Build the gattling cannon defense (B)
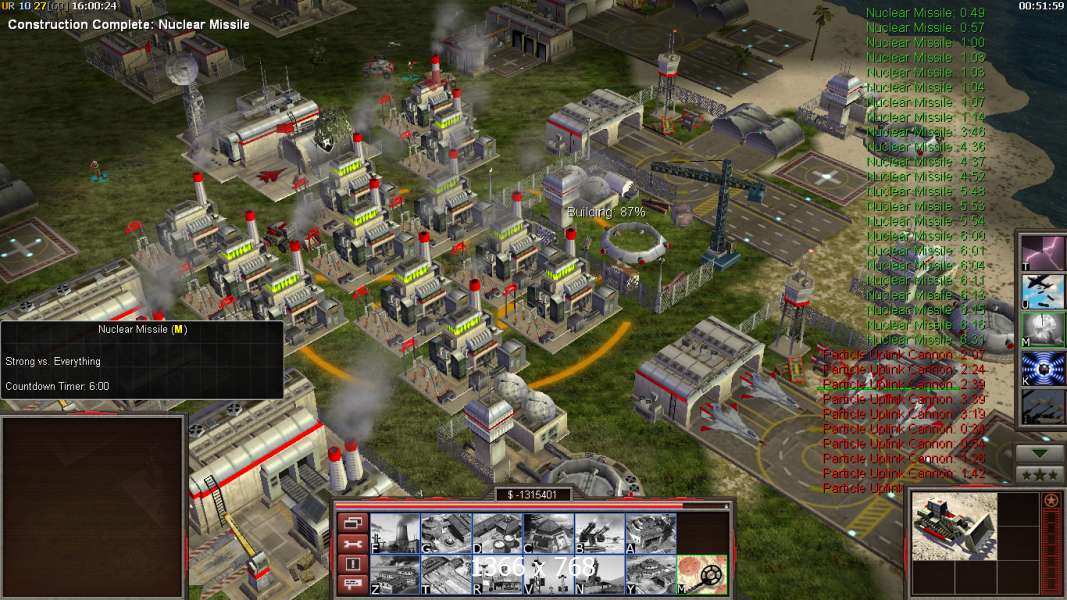The image size is (1067, 600). coord(599,533)
